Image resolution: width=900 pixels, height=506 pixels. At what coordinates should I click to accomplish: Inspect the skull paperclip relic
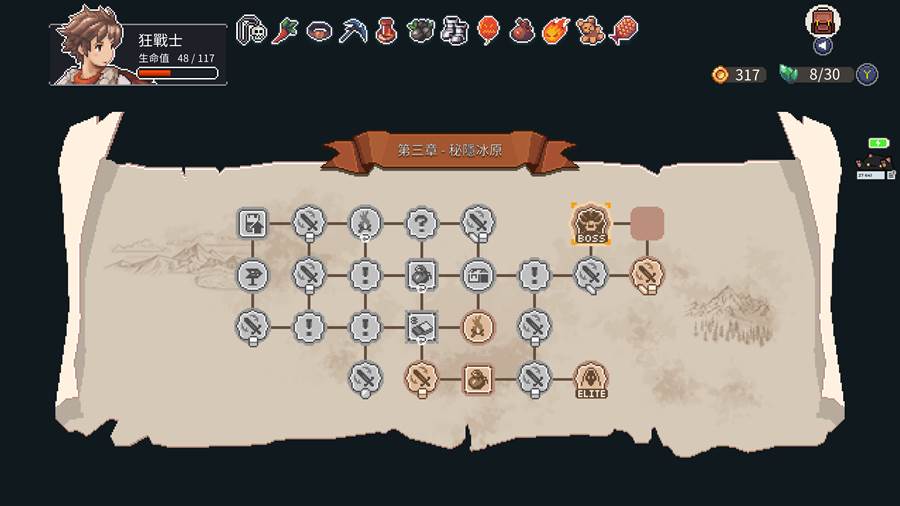(251, 31)
